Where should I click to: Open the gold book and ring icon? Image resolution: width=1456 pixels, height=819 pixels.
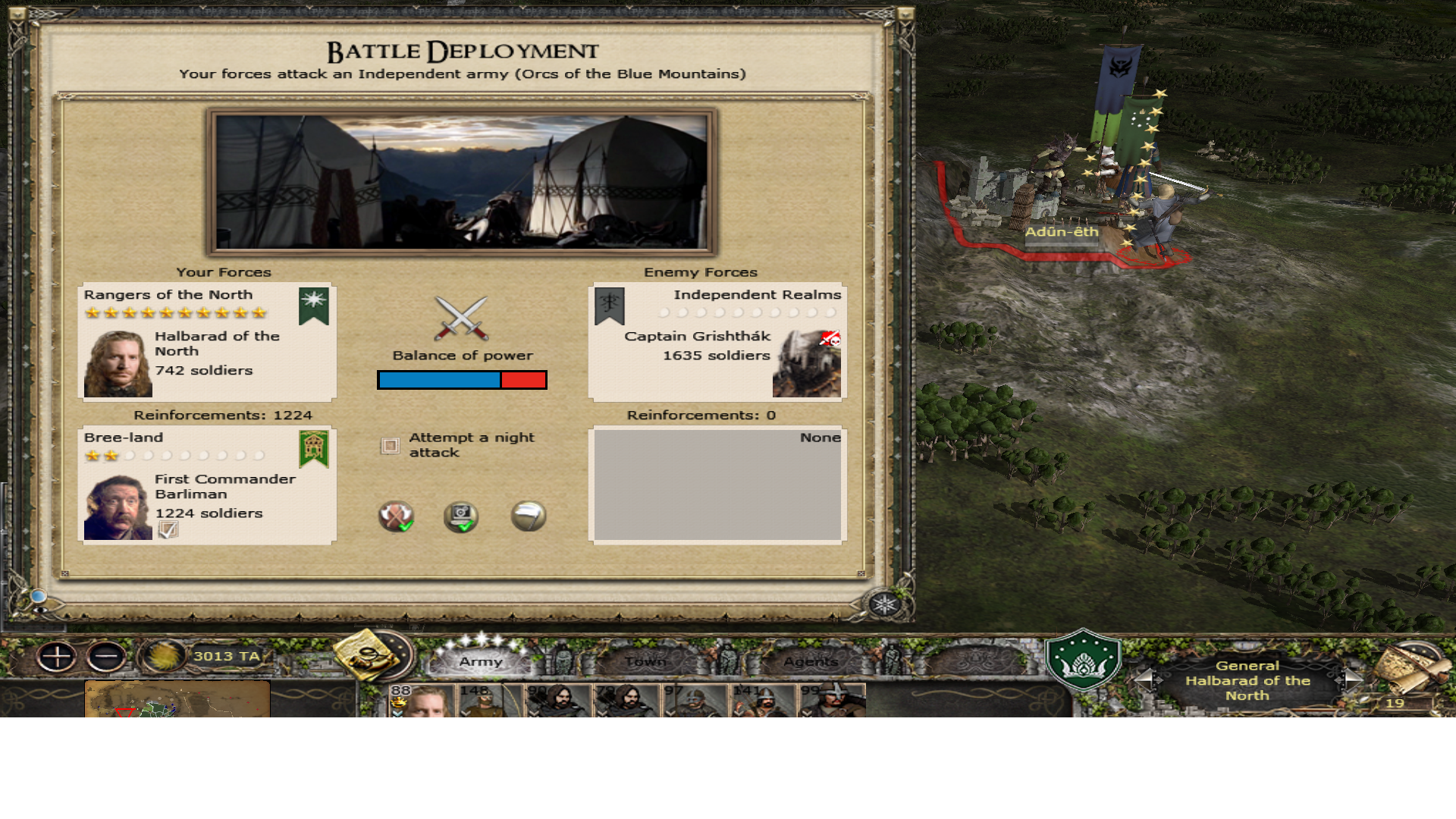click(369, 653)
